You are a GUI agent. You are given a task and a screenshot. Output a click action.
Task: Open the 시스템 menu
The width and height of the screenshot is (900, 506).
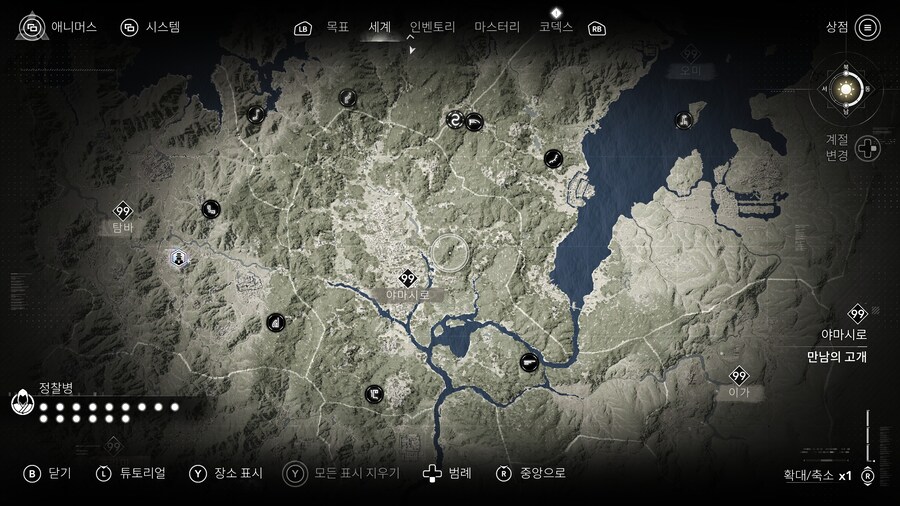click(150, 27)
